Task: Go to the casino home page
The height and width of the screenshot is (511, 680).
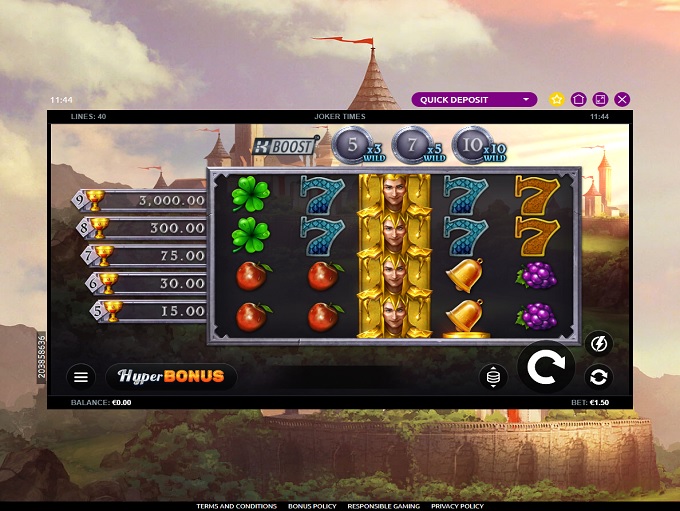Action: pyautogui.click(x=579, y=100)
